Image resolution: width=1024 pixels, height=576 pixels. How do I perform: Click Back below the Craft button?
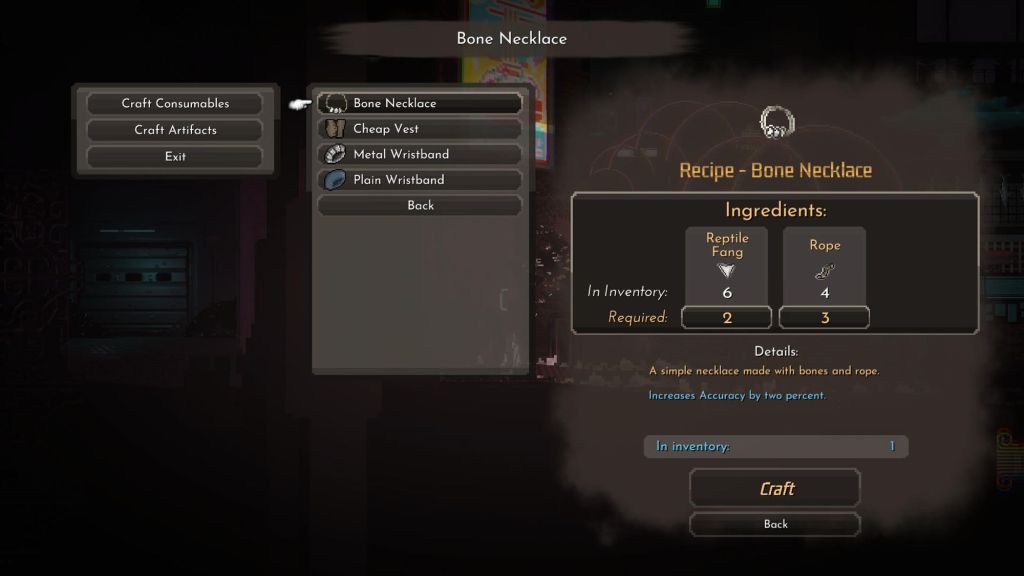pos(775,524)
